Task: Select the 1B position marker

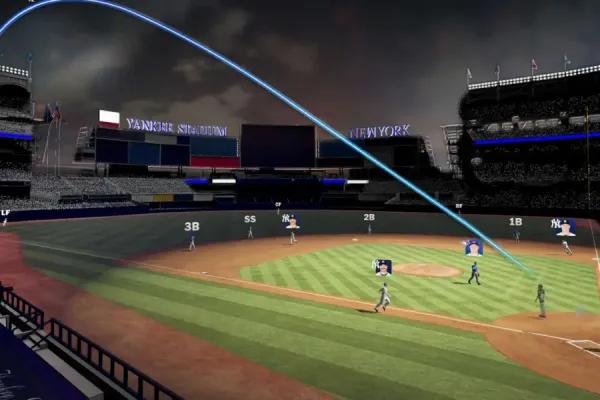Action: (515, 222)
